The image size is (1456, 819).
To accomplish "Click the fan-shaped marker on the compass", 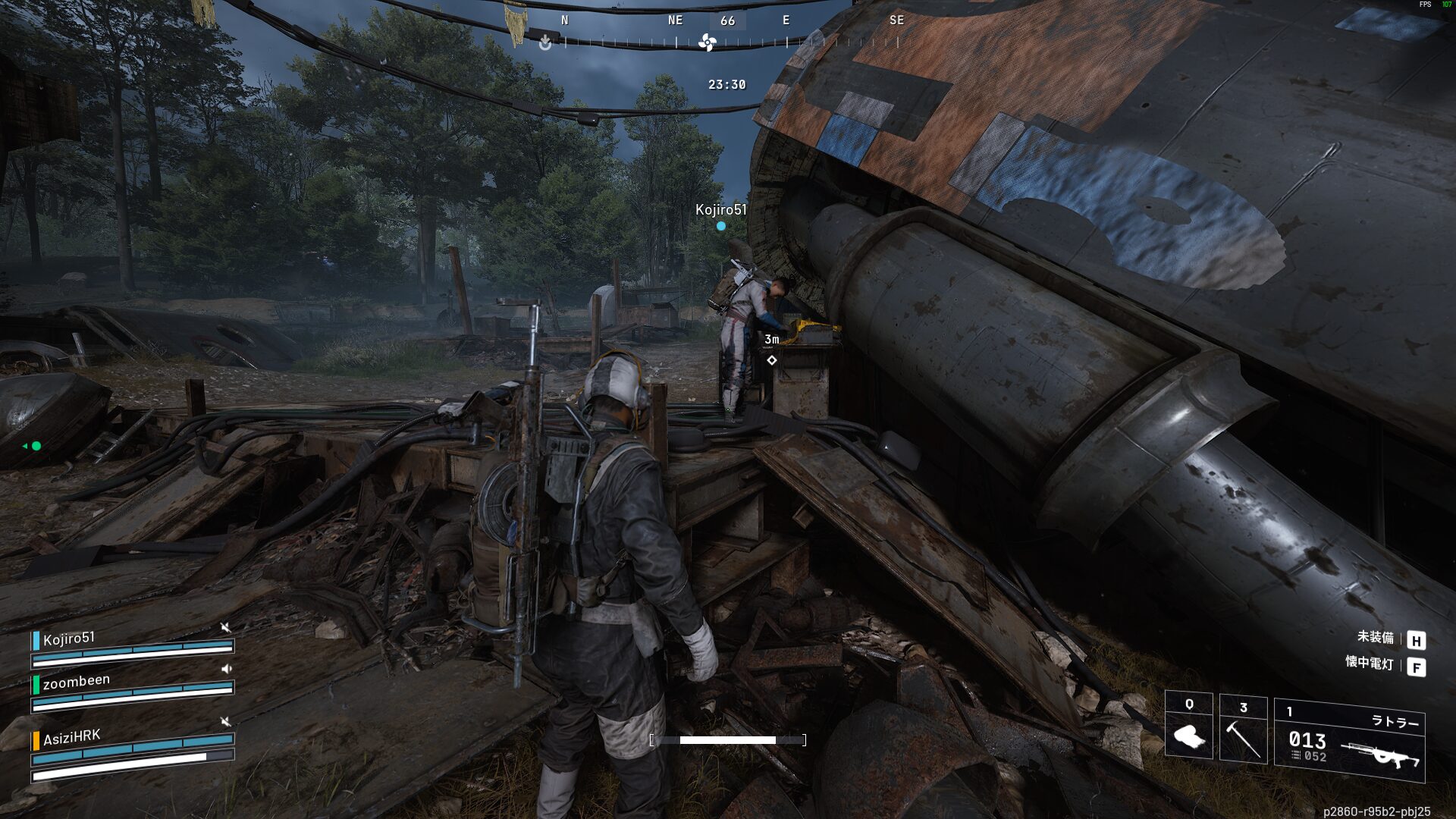I will click(707, 43).
